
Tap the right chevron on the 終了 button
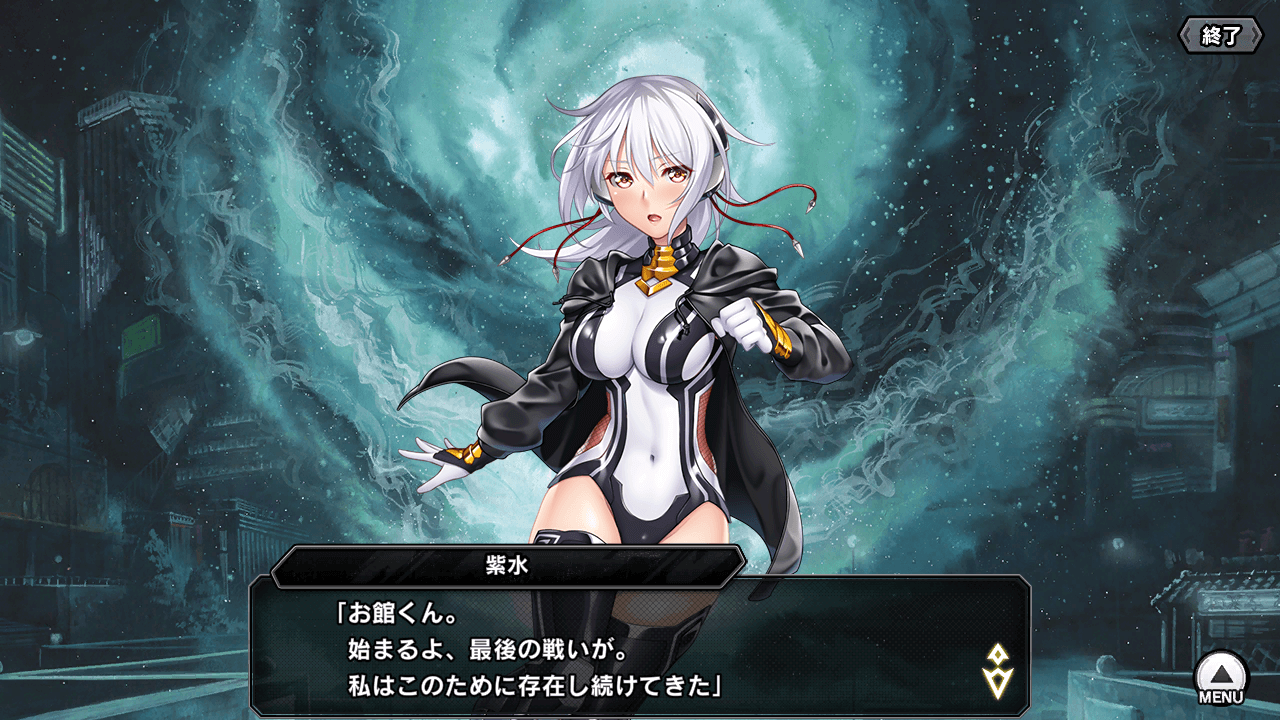1255,34
